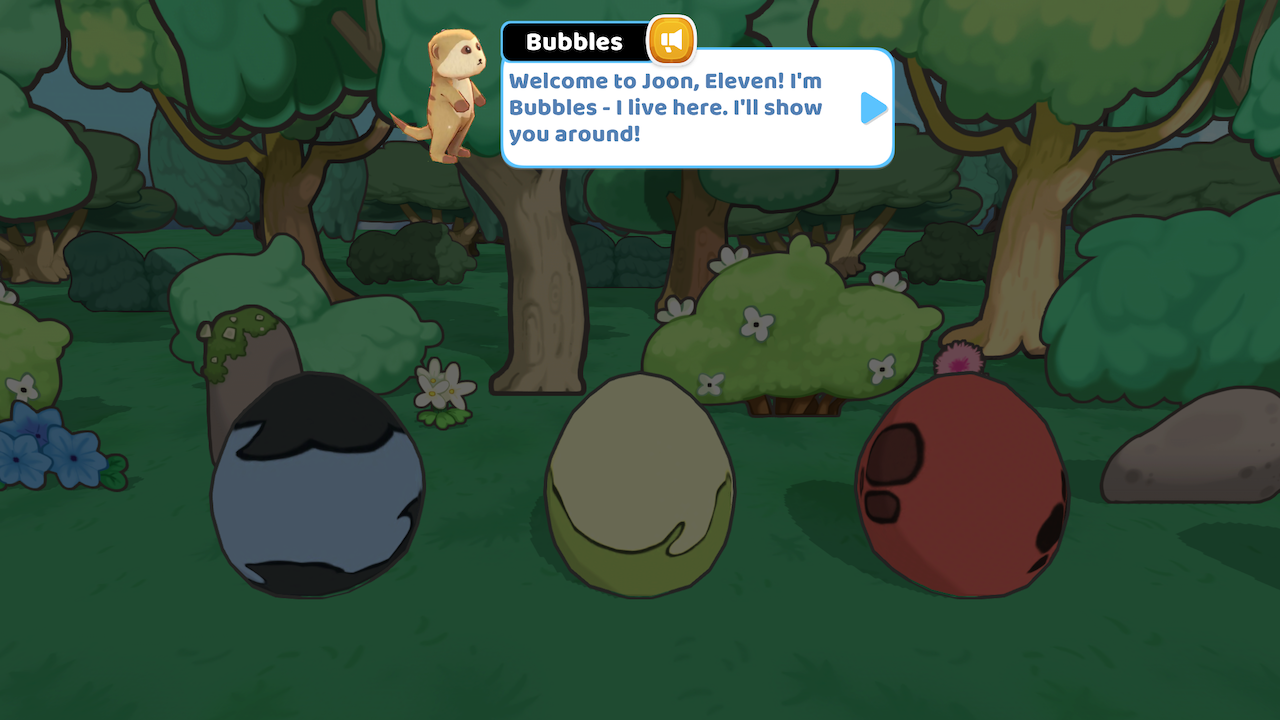Tap the grey-blue spotted egg
Viewport: 1280px width, 720px height.
click(315, 490)
